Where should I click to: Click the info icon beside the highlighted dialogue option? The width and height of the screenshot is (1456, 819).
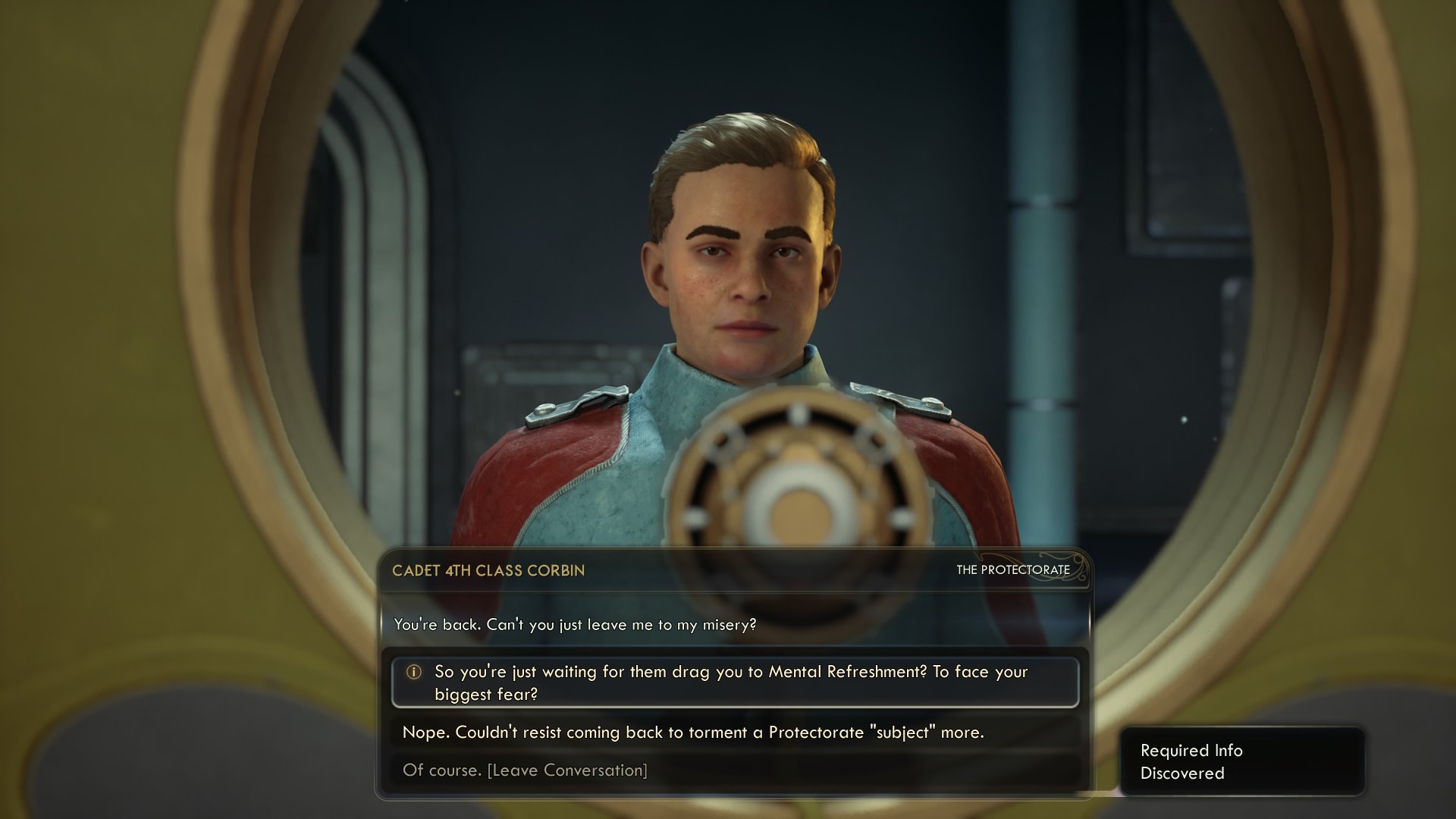click(x=413, y=672)
